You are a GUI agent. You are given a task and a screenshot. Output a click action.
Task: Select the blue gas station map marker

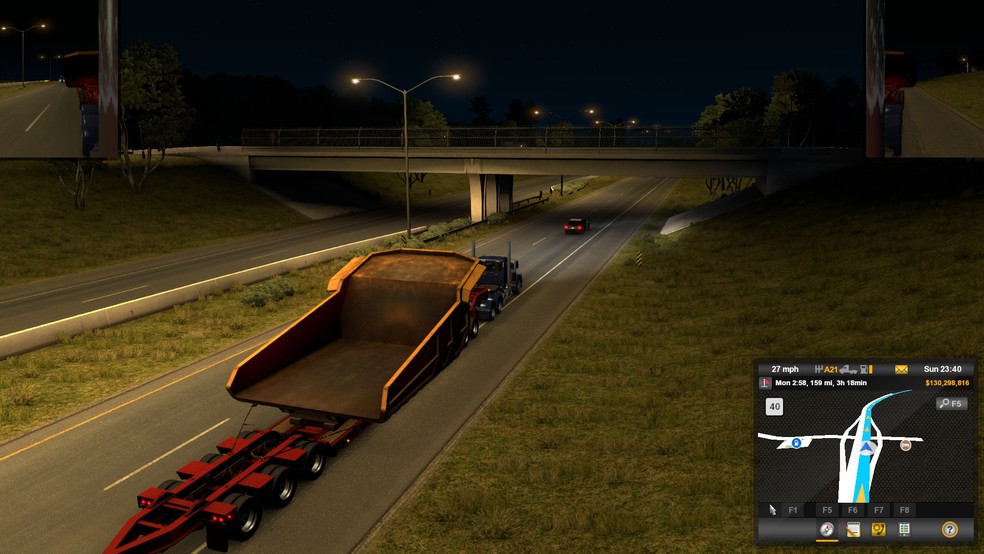click(796, 442)
